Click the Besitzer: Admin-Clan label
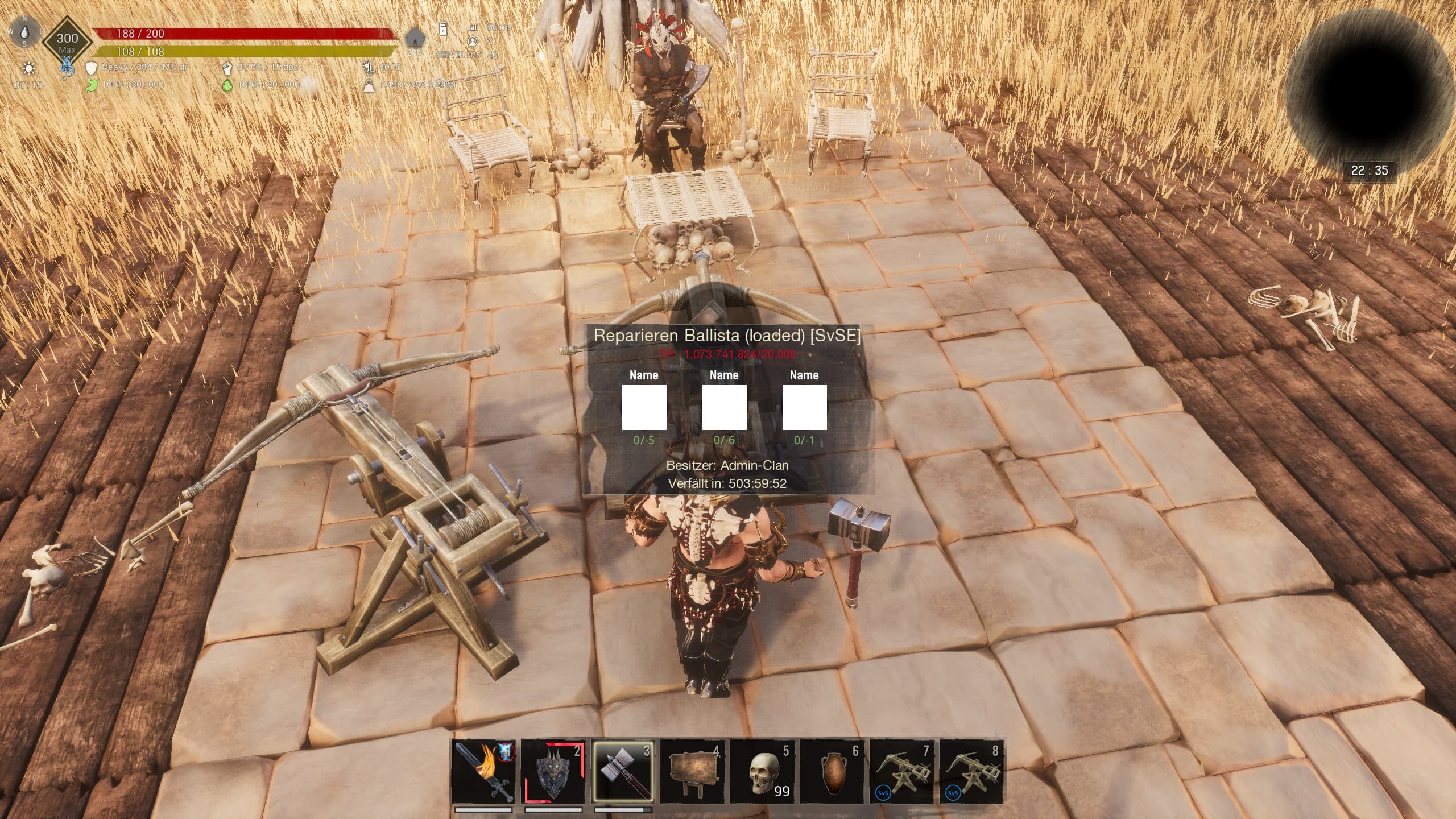Viewport: 1456px width, 819px height. 728,466
